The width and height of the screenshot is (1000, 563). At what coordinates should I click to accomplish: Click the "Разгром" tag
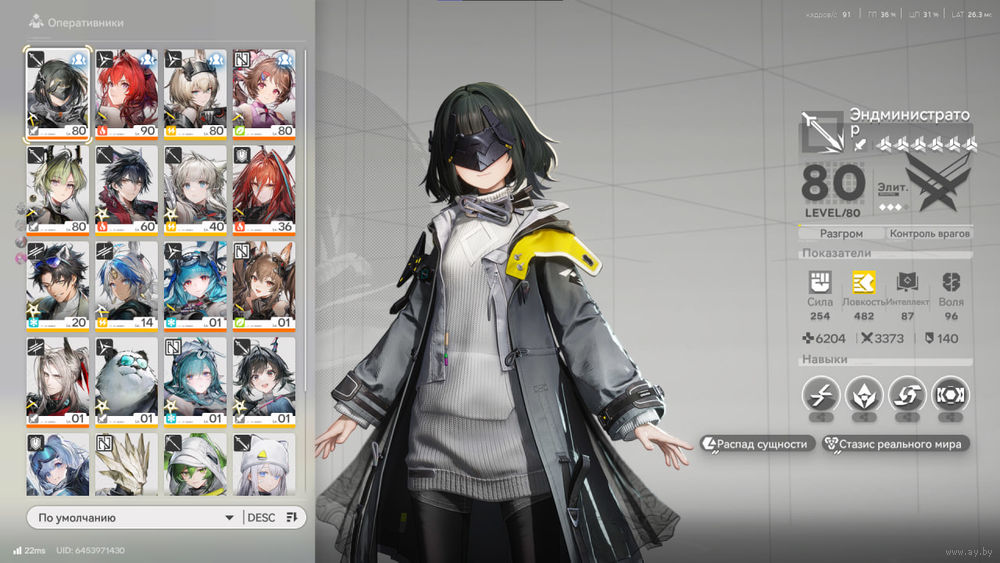[x=841, y=234]
